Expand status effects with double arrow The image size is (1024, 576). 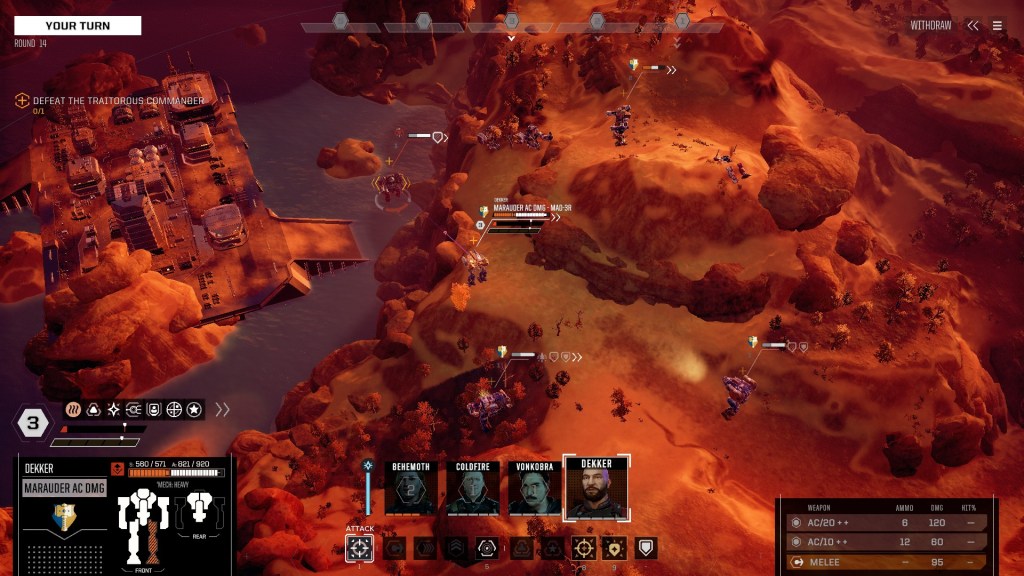[x=222, y=409]
